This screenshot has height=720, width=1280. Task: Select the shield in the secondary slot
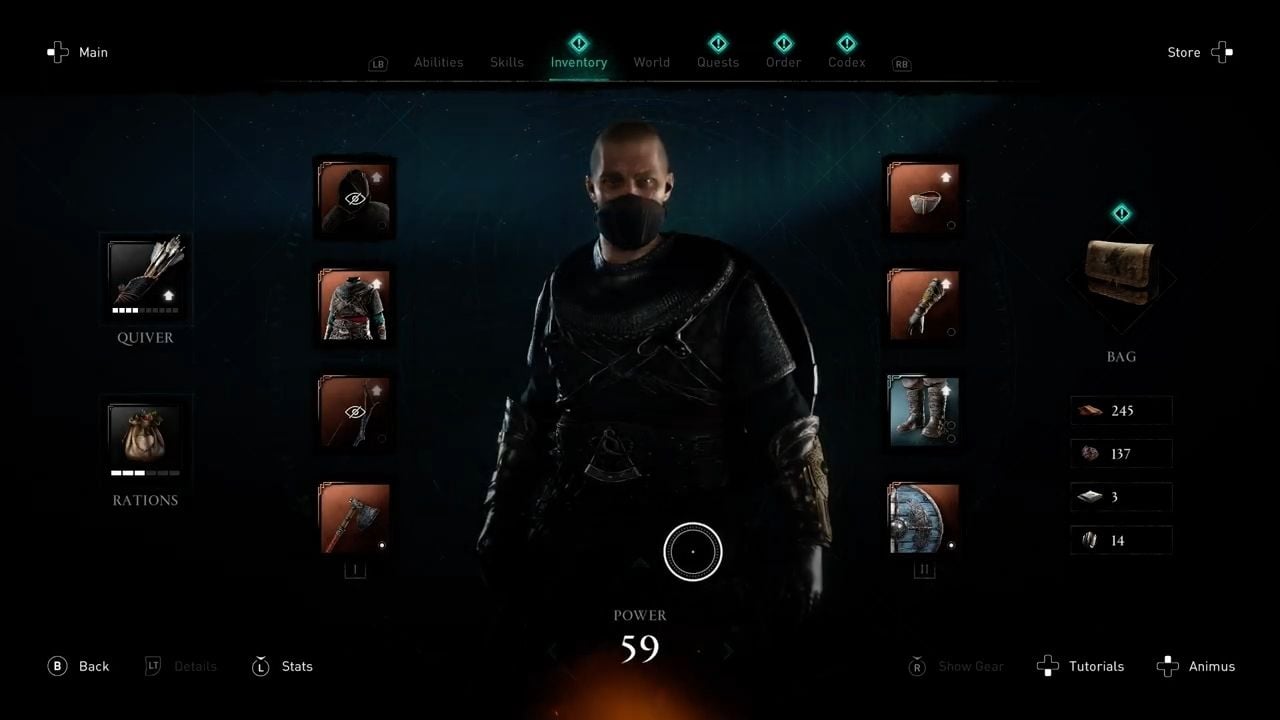click(x=923, y=518)
